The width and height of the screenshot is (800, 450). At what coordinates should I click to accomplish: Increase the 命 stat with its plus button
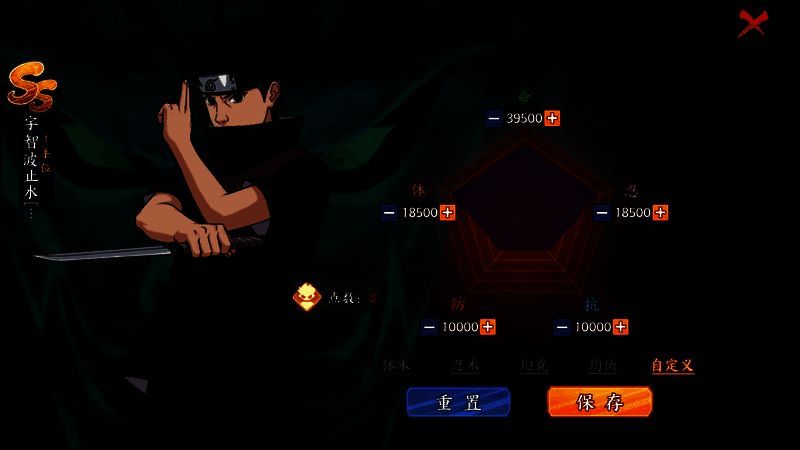tap(552, 118)
